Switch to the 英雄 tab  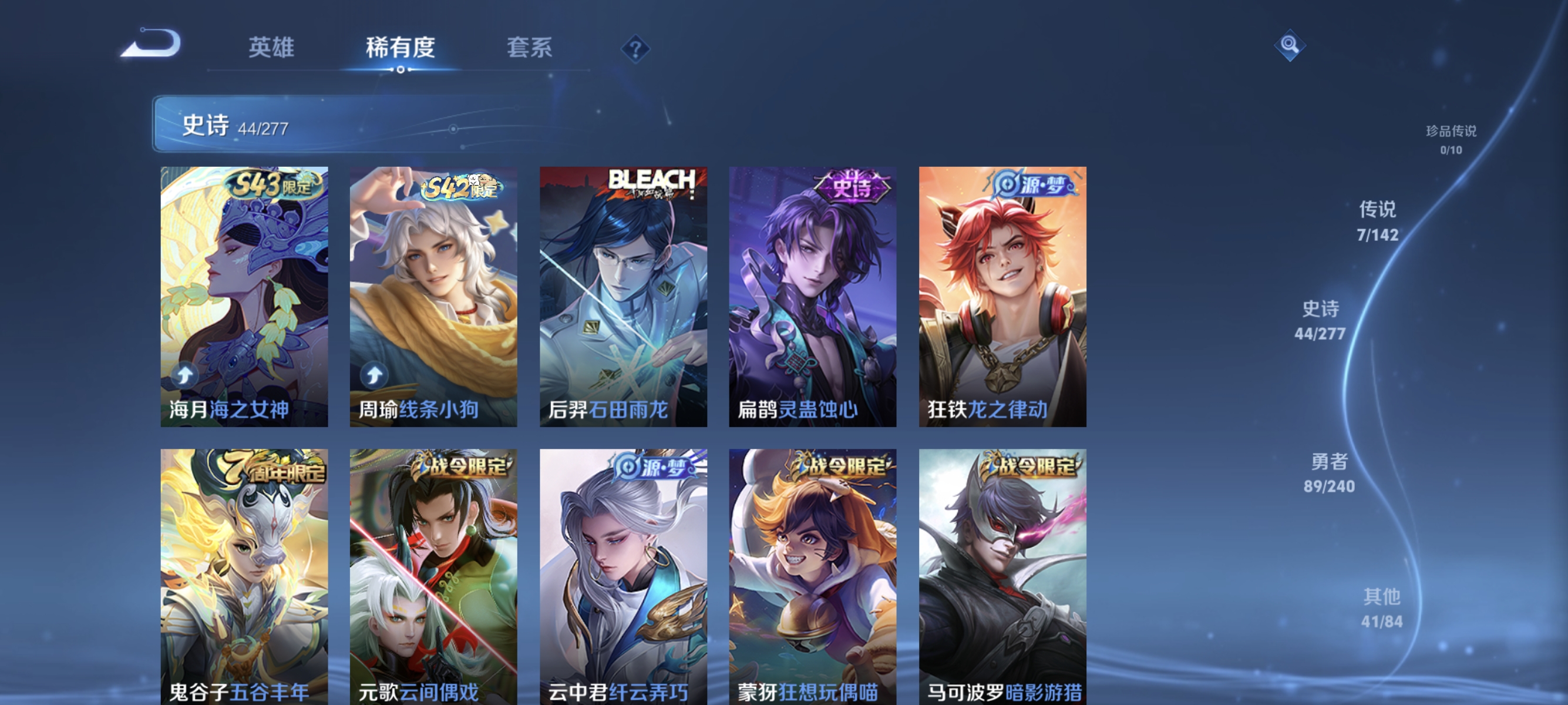coord(271,48)
